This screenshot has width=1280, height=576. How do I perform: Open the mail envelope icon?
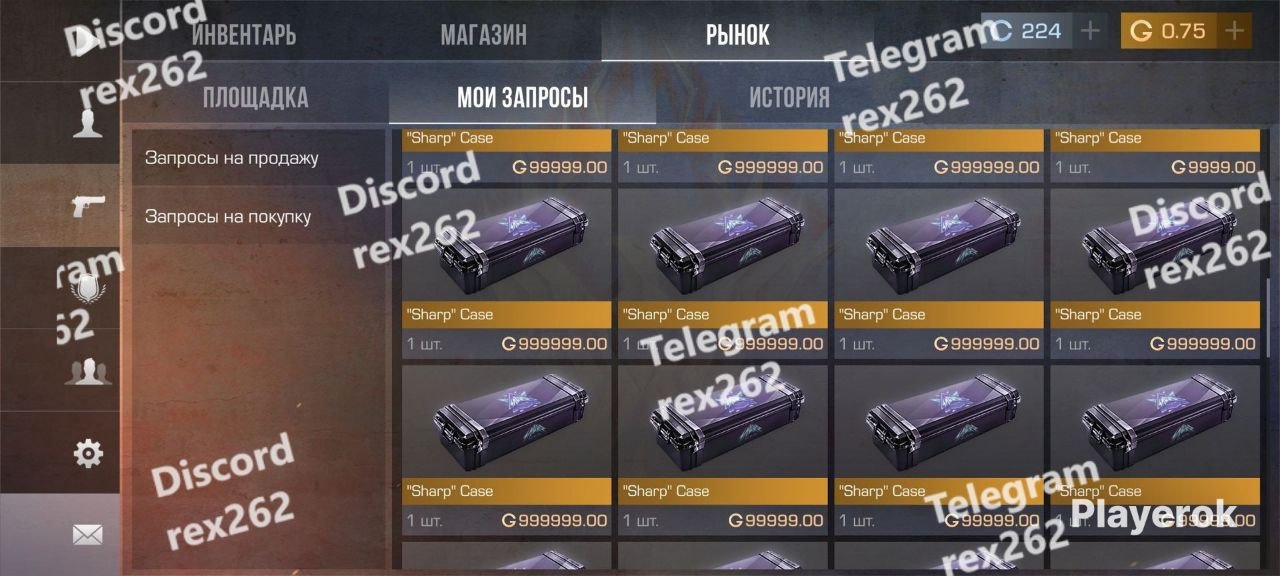click(88, 535)
